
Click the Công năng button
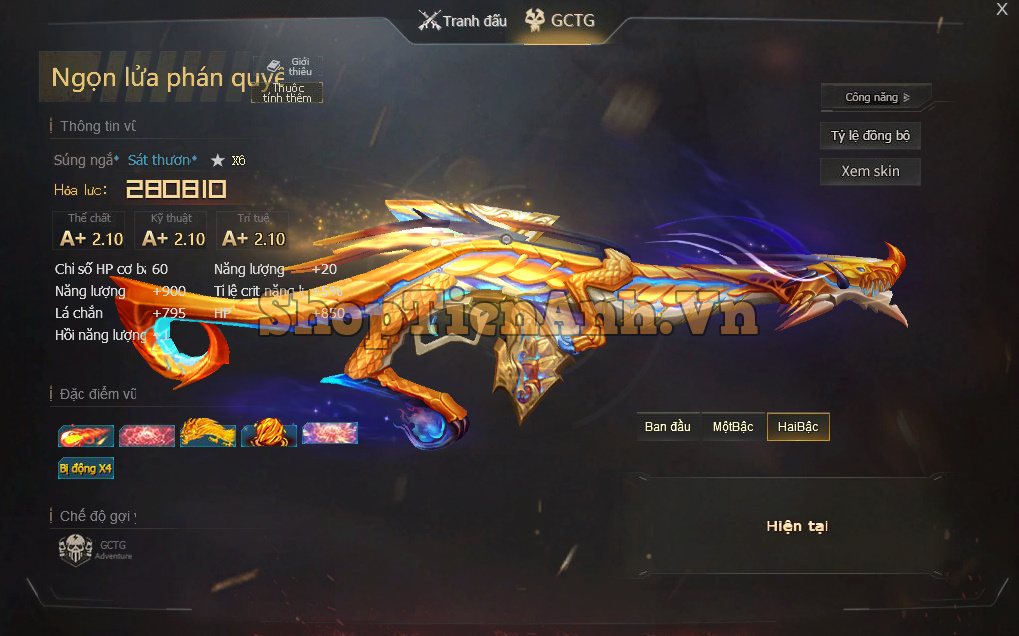(x=876, y=97)
